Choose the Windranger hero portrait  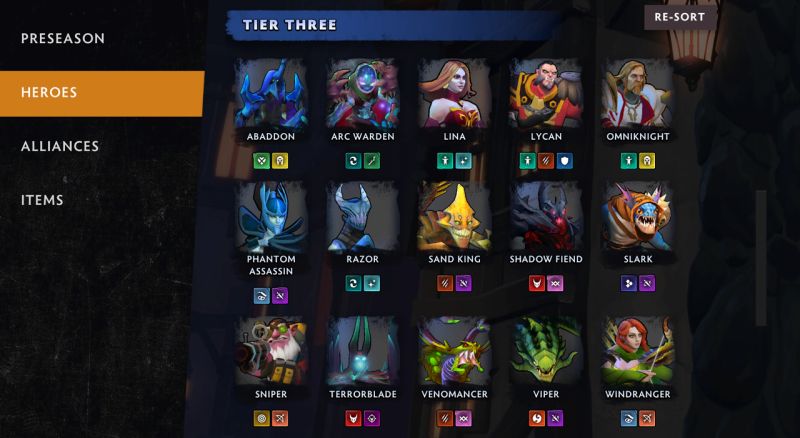coord(635,350)
